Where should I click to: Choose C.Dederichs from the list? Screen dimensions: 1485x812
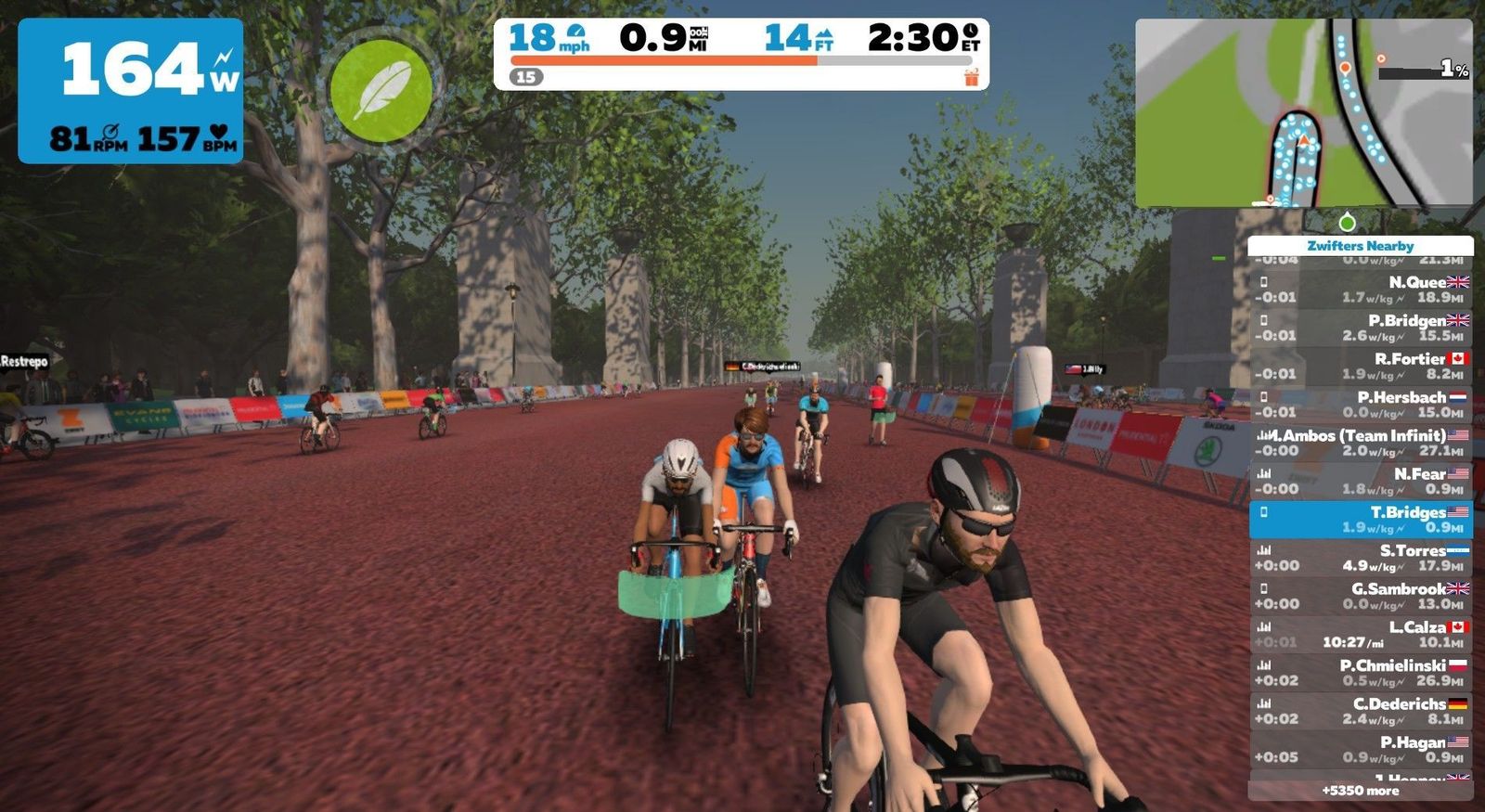(1360, 711)
